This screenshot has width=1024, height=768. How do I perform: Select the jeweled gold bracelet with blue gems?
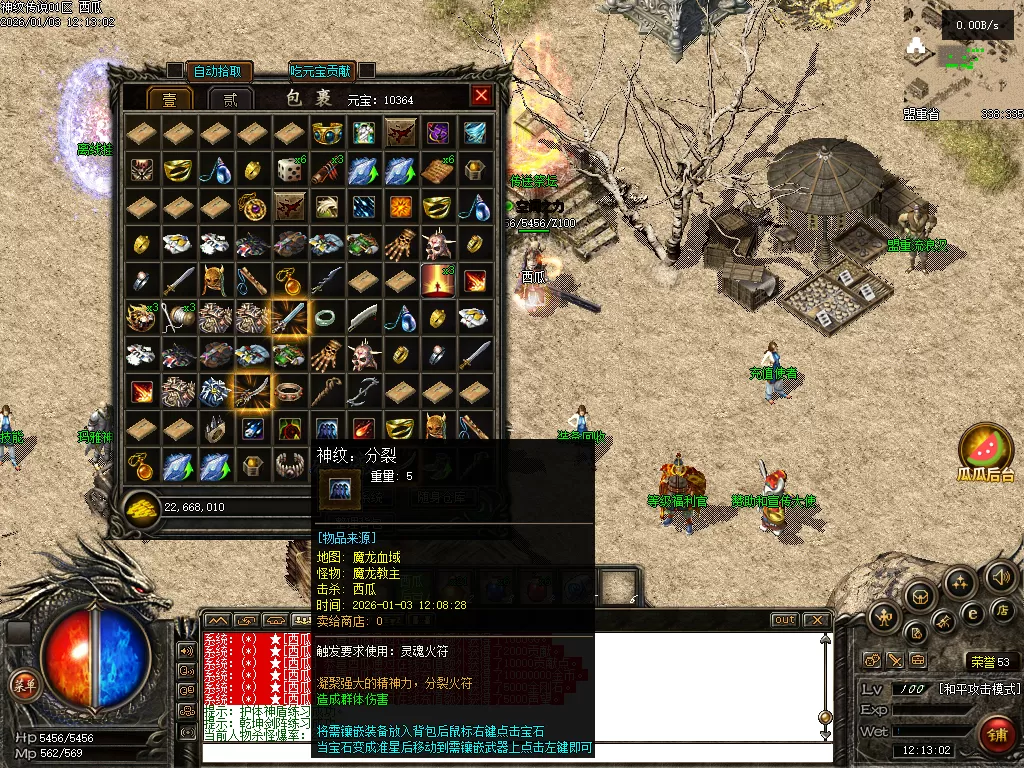[326, 134]
